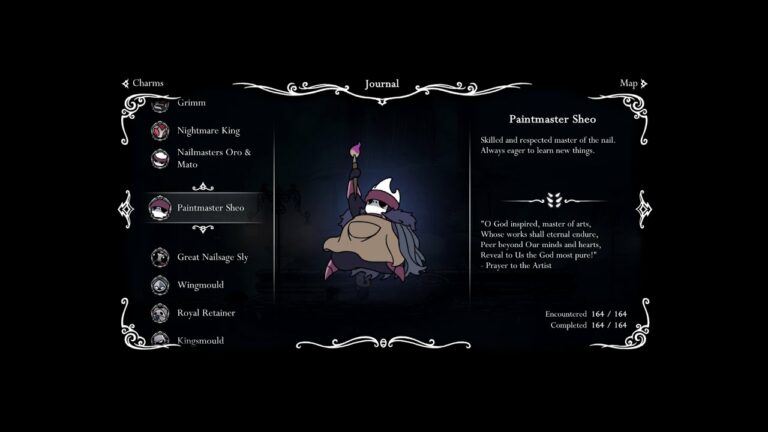768x432 pixels.
Task: Click the up arrow above Paintmaster Sheo
Action: click(x=203, y=186)
